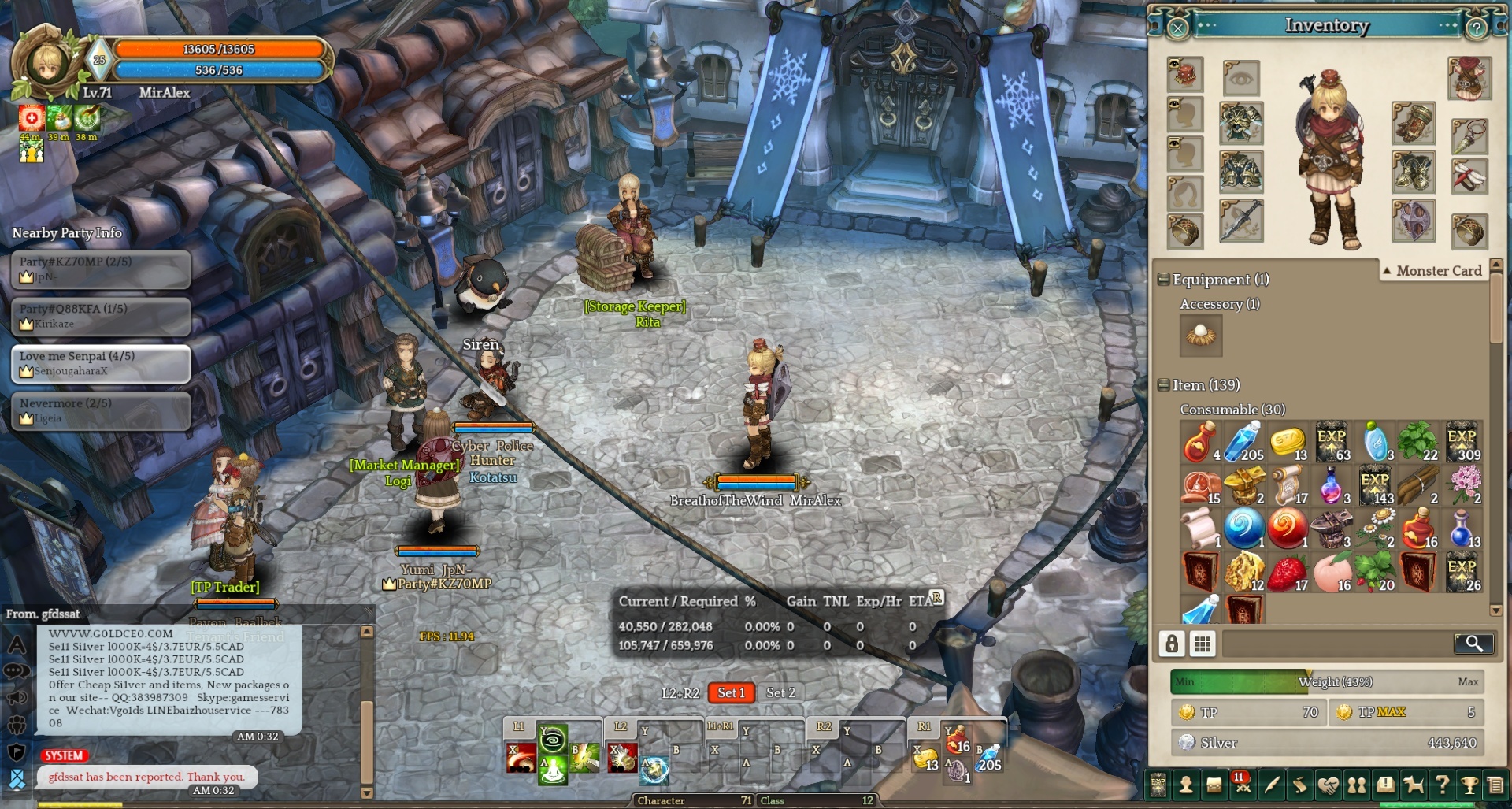1512x809 pixels.
Task: Select the blue SP potion stack of 205
Action: coord(1243,442)
